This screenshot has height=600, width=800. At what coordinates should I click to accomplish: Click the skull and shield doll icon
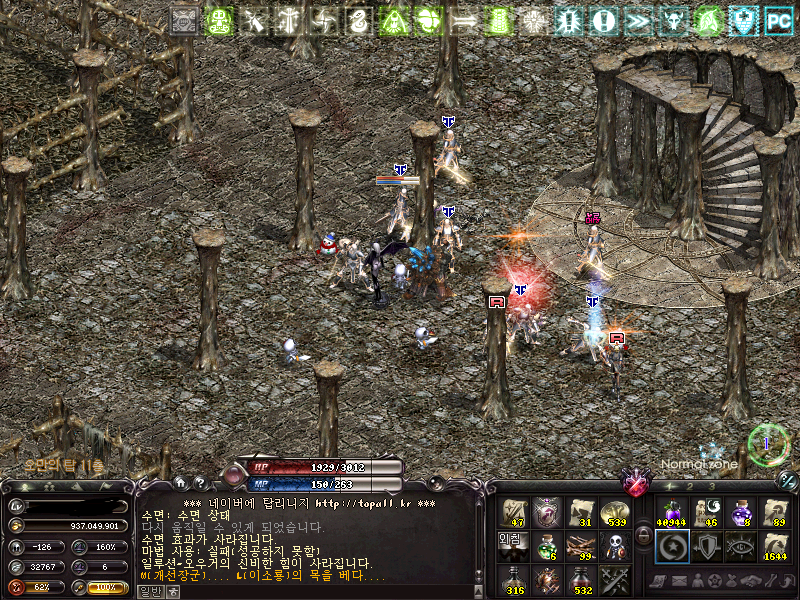point(614,546)
